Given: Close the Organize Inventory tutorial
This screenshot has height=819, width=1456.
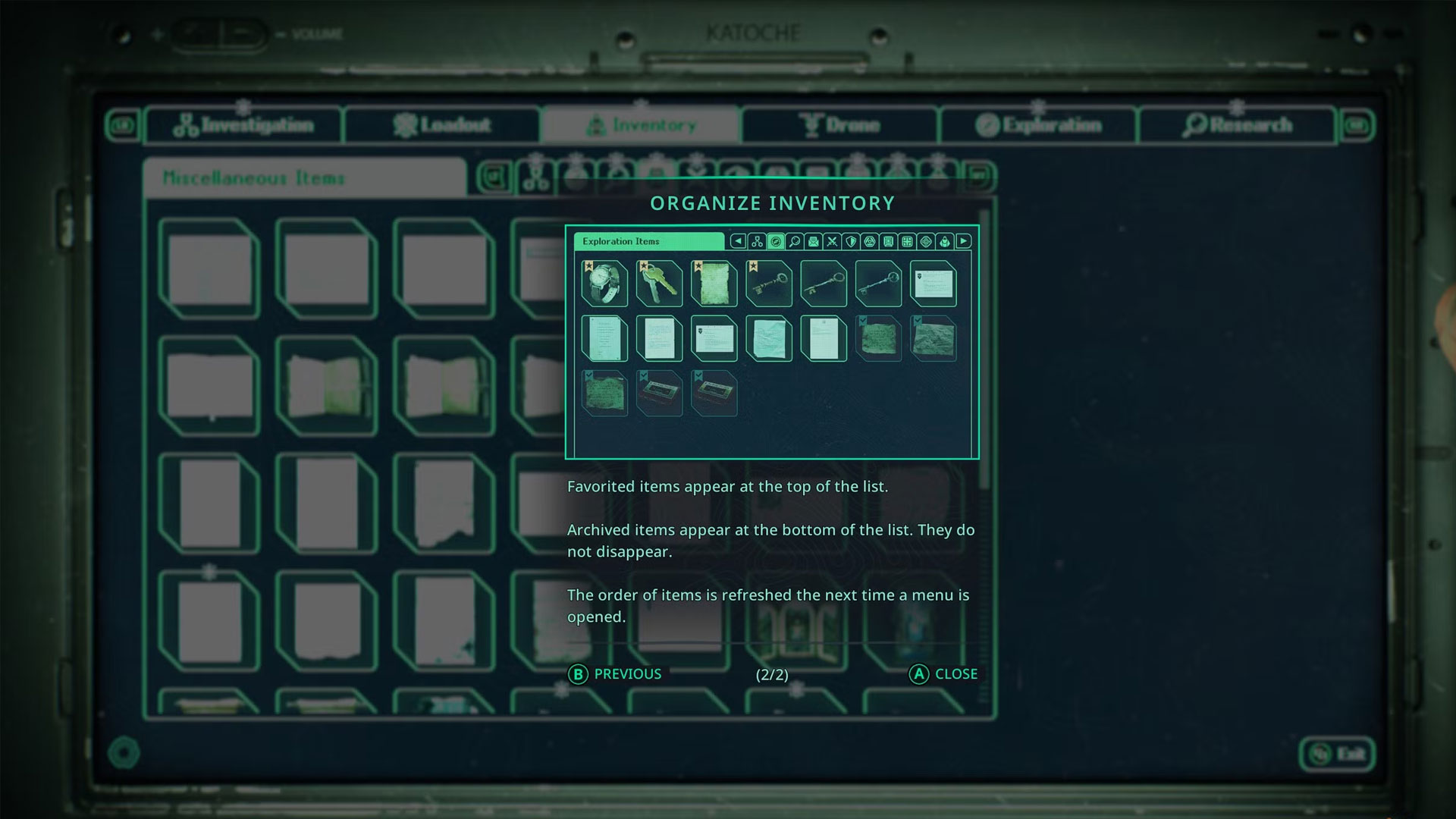Looking at the screenshot, I should pos(943,674).
